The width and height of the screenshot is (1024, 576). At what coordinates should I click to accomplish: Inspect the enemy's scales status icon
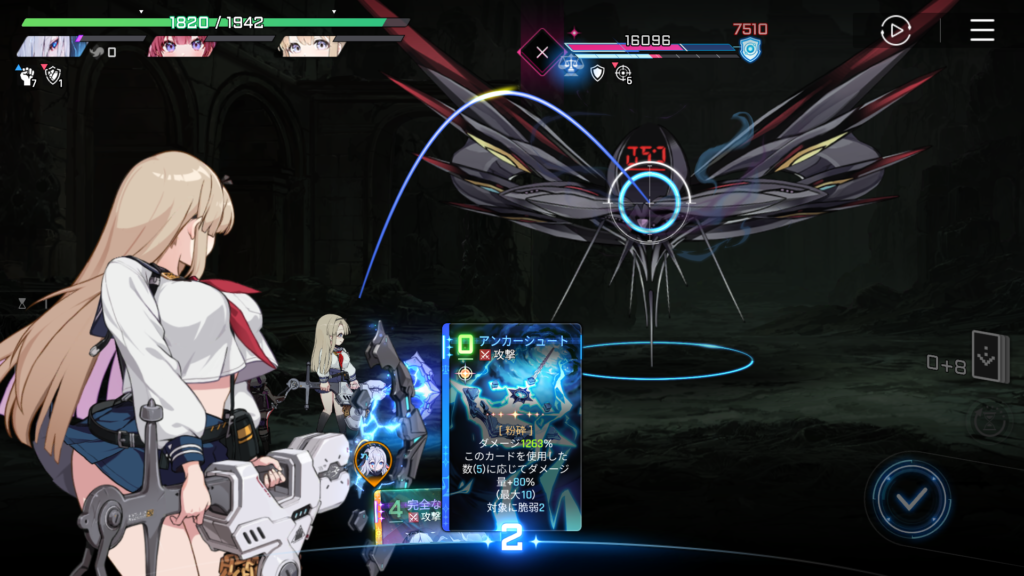(x=571, y=68)
